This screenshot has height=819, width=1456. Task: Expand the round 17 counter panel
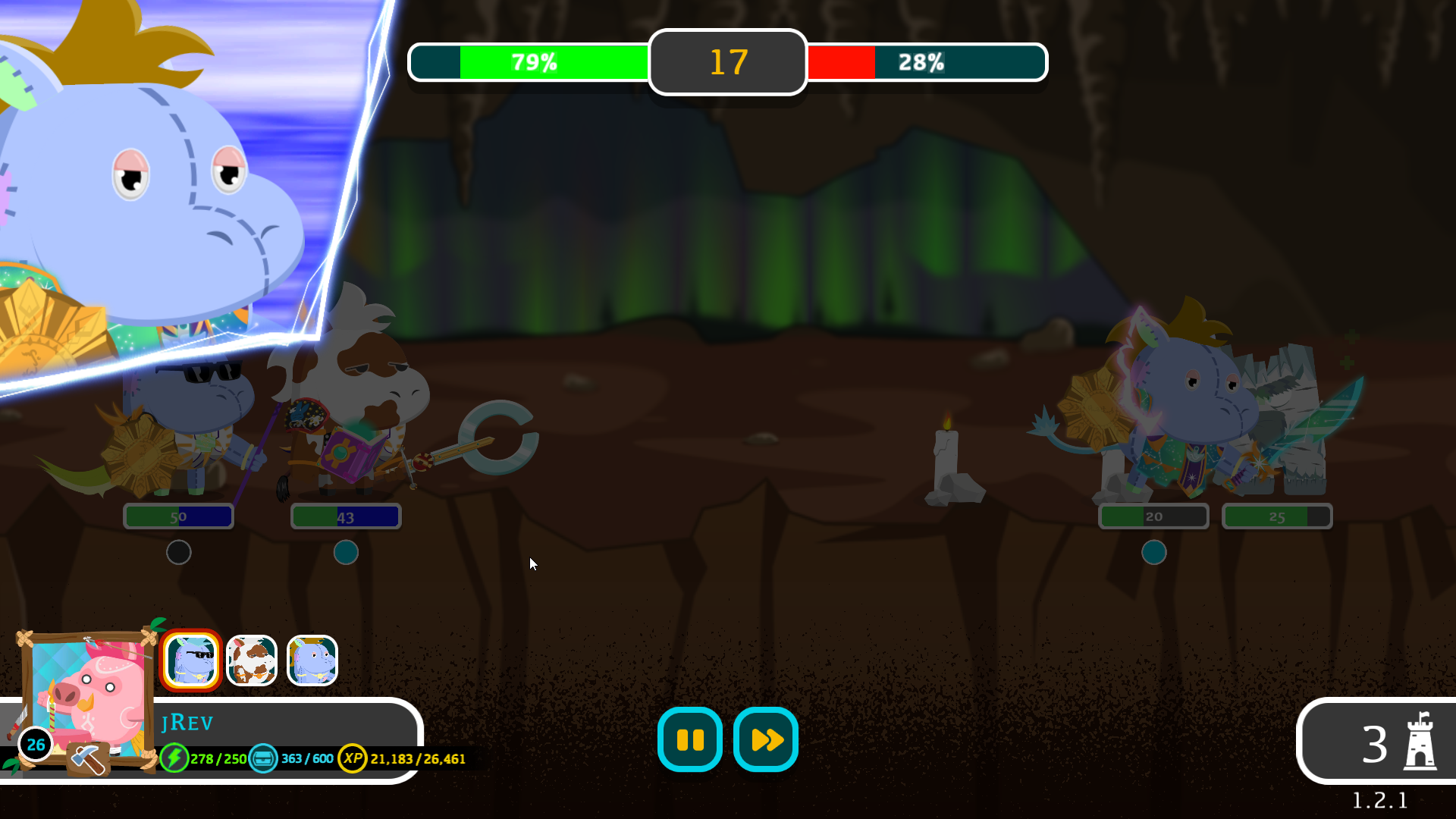(x=726, y=62)
